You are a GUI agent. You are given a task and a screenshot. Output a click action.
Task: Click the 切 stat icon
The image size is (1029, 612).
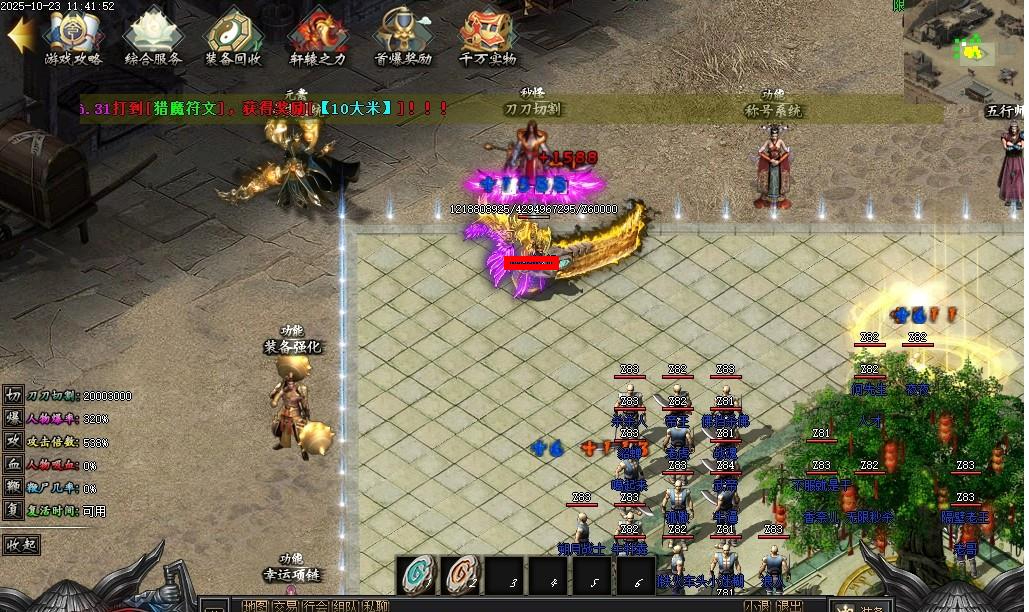coord(13,396)
